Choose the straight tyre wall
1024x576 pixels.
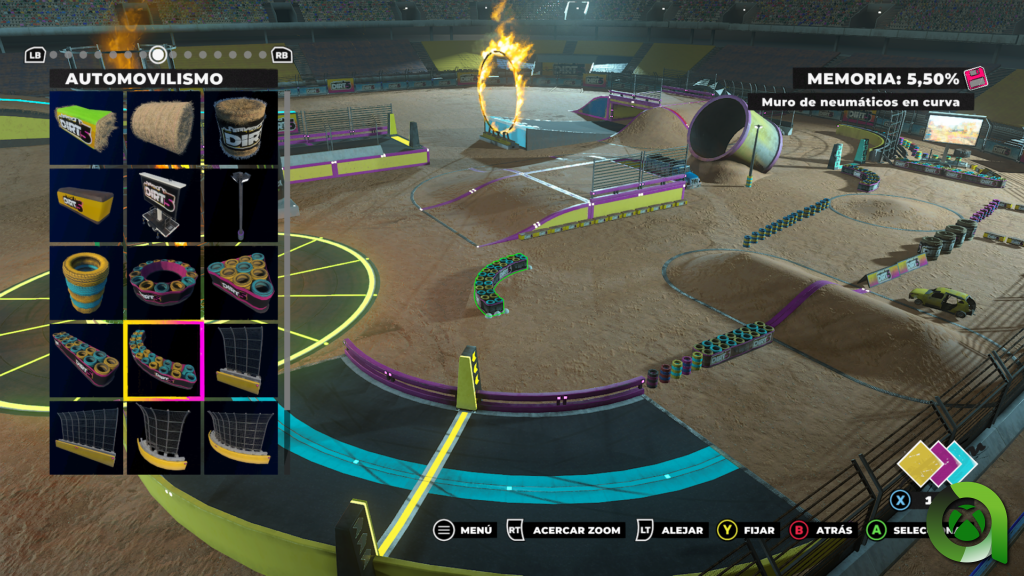(x=87, y=358)
